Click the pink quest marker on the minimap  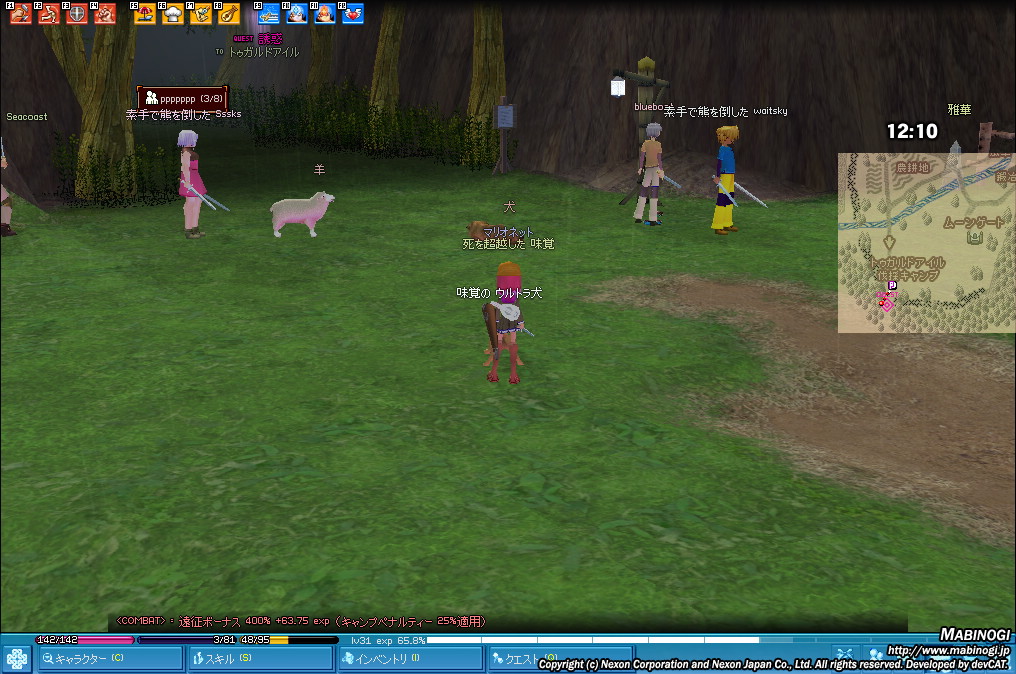[x=885, y=304]
